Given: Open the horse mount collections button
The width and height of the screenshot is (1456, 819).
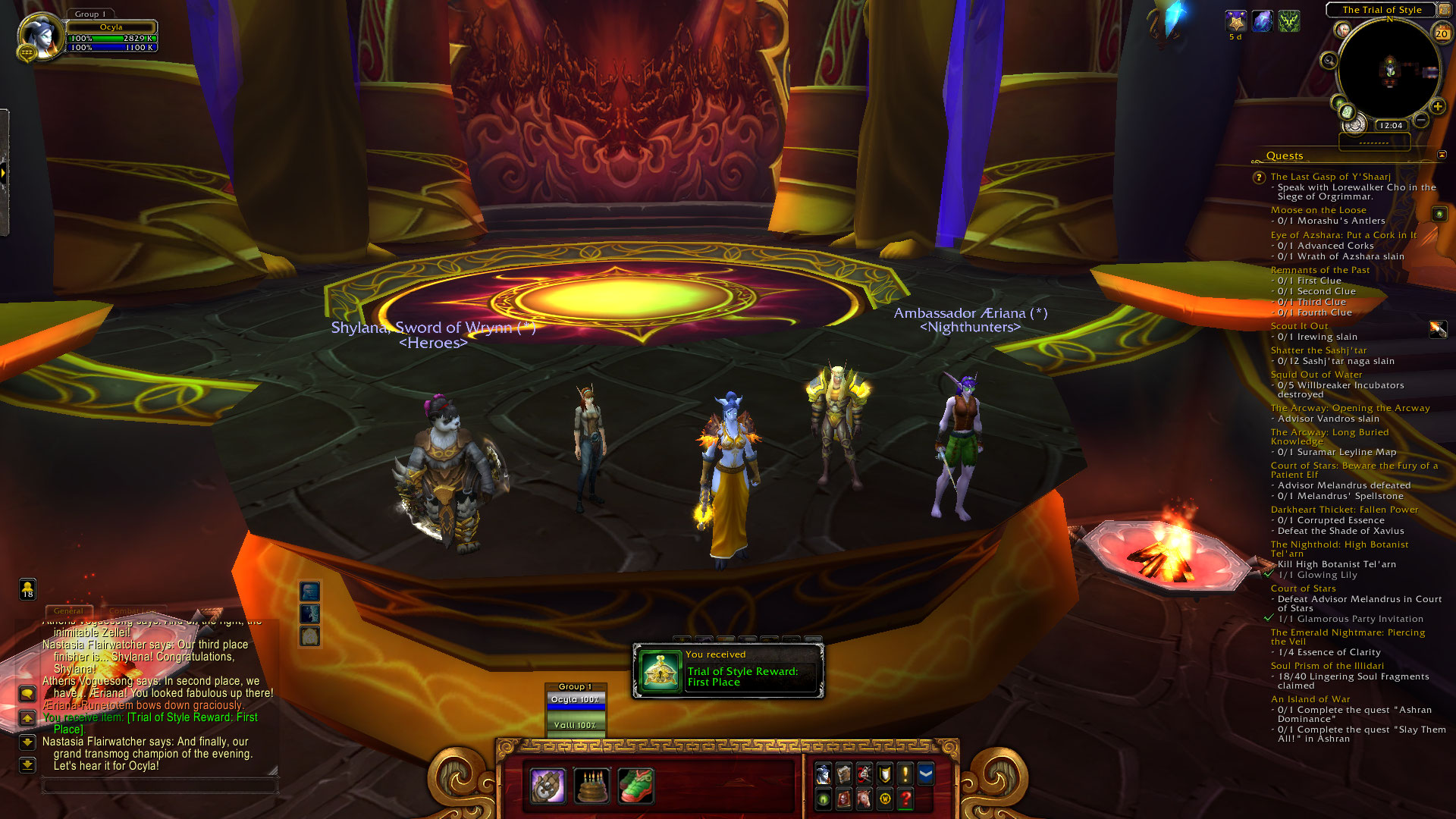Looking at the screenshot, I should (864, 799).
